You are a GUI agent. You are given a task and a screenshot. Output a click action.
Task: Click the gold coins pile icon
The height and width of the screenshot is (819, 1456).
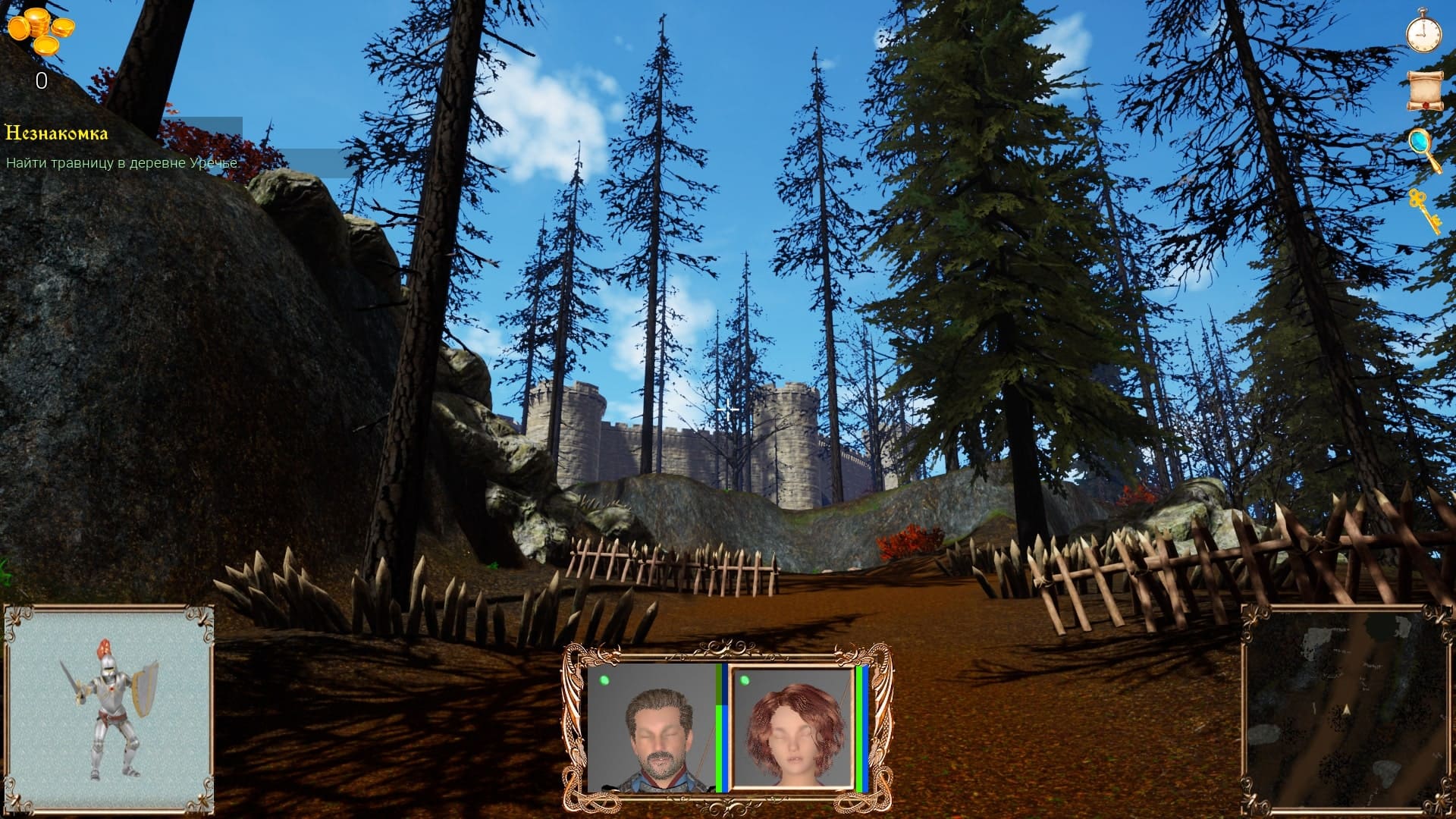(41, 32)
